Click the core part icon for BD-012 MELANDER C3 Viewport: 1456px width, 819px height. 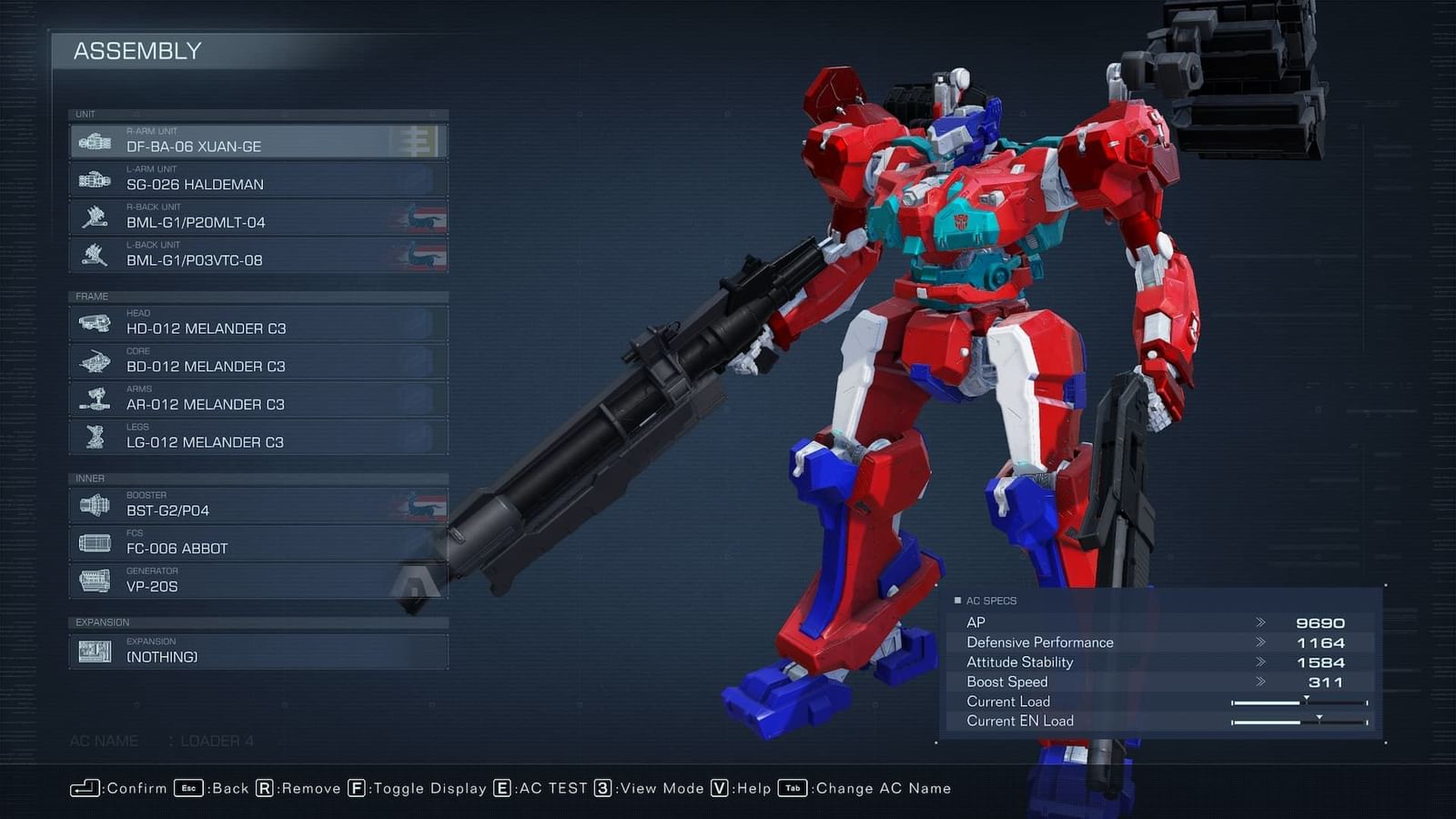click(x=95, y=361)
